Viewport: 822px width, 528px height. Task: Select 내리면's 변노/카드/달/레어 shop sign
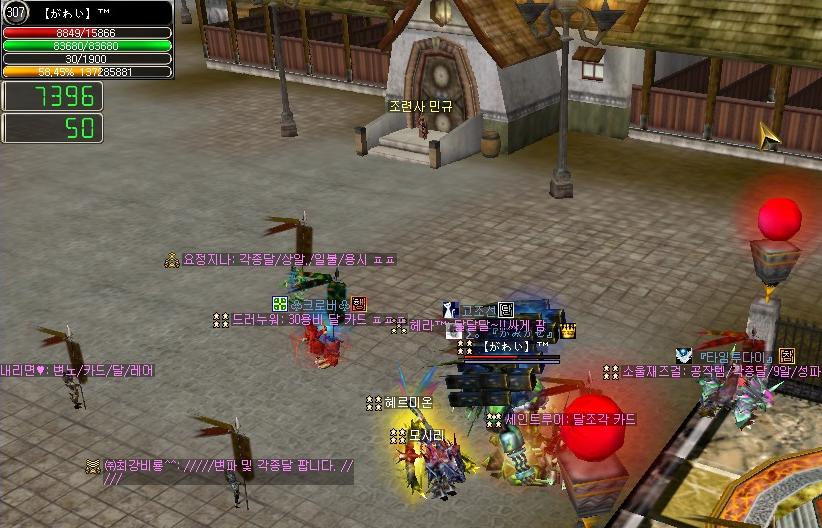tap(78, 370)
